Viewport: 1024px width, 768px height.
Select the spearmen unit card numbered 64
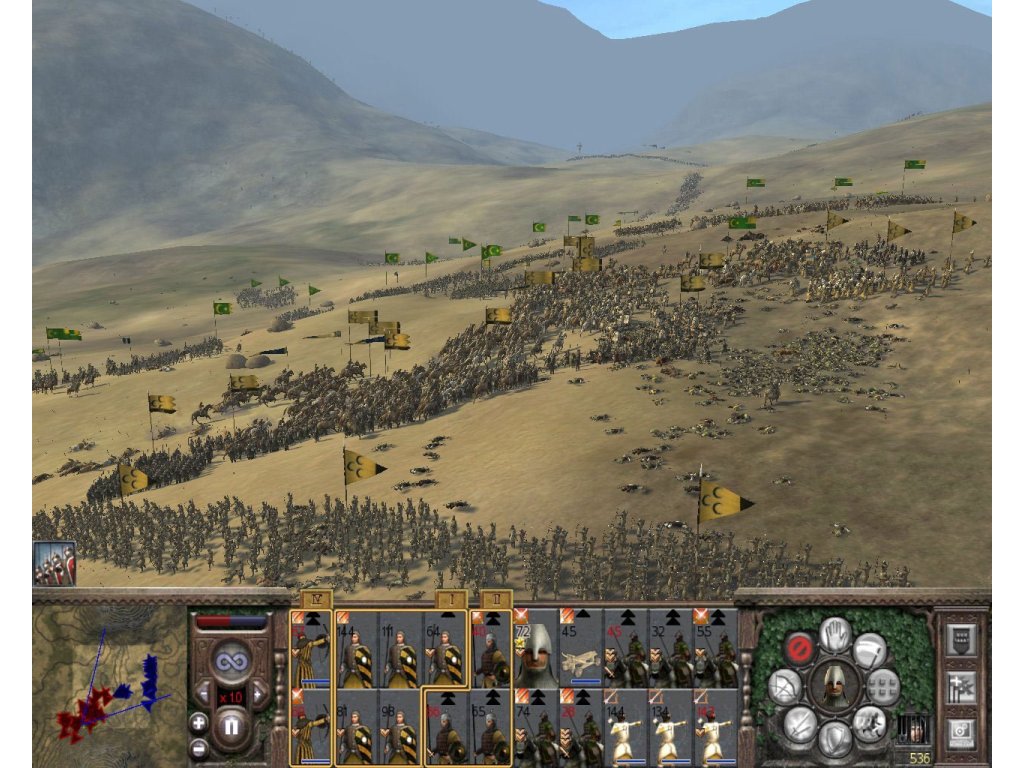445,650
